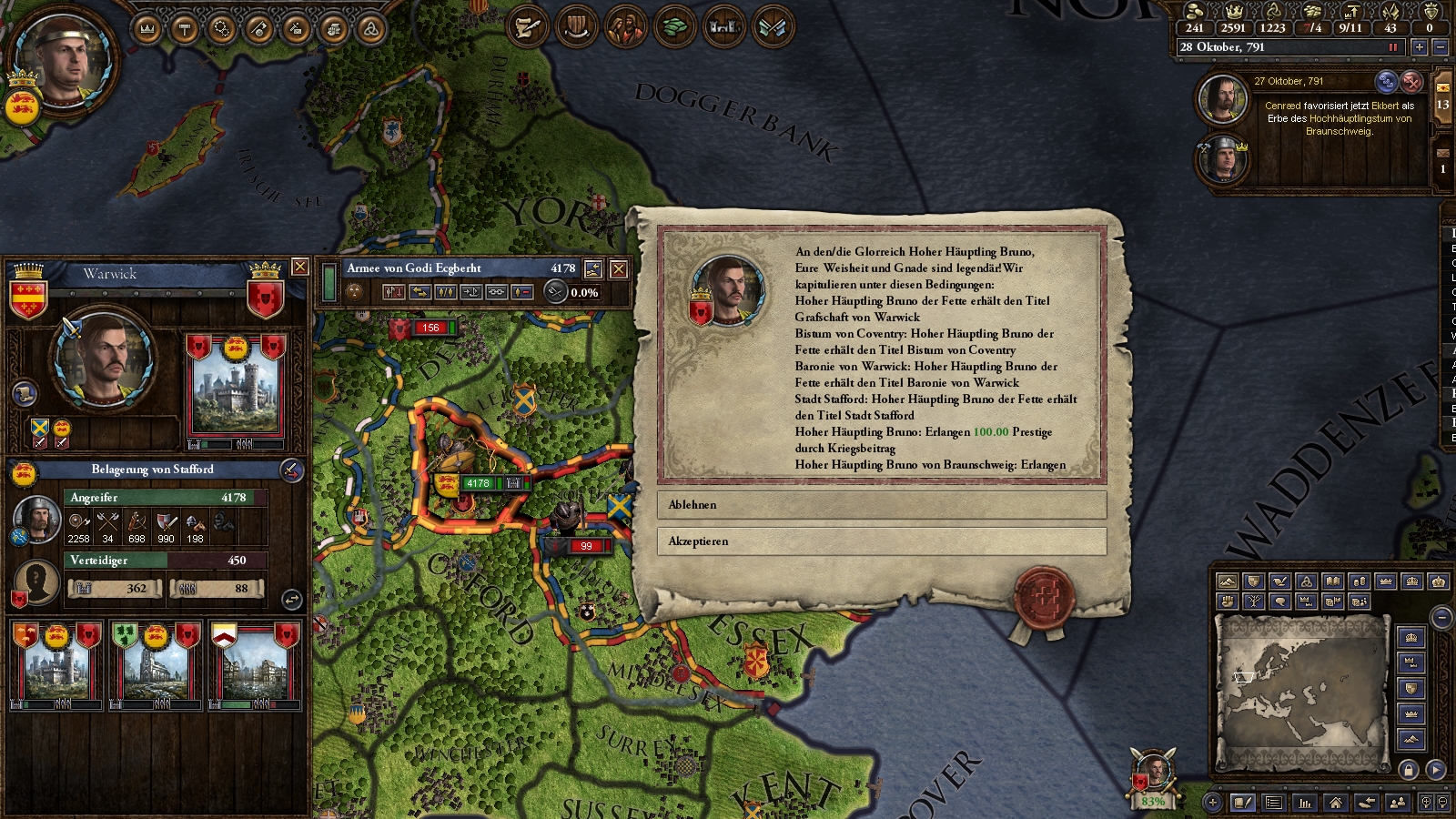Open the home capital button
This screenshot has height=819, width=1456.
[1335, 803]
